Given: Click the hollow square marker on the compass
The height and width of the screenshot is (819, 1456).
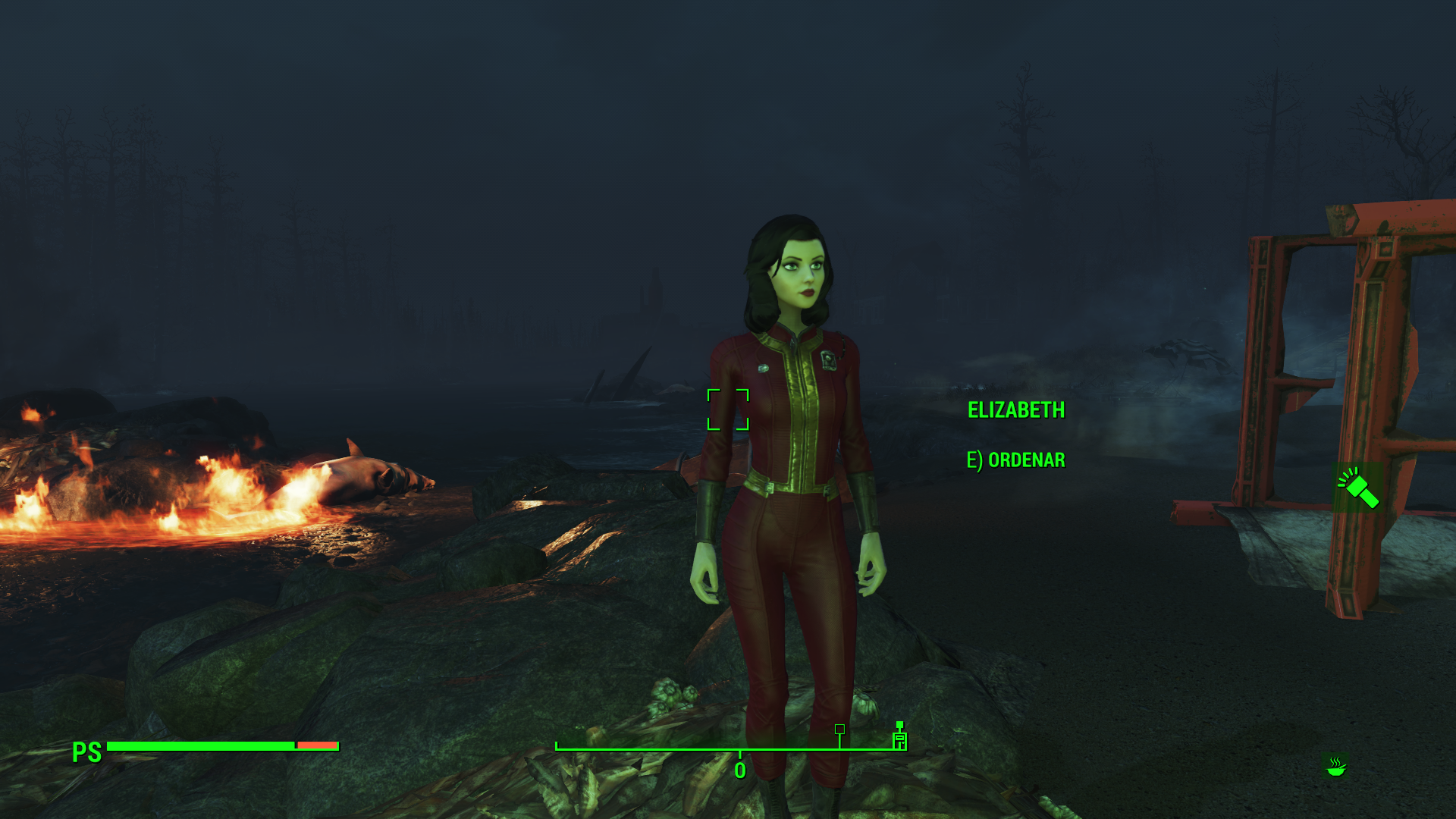Looking at the screenshot, I should 839,729.
